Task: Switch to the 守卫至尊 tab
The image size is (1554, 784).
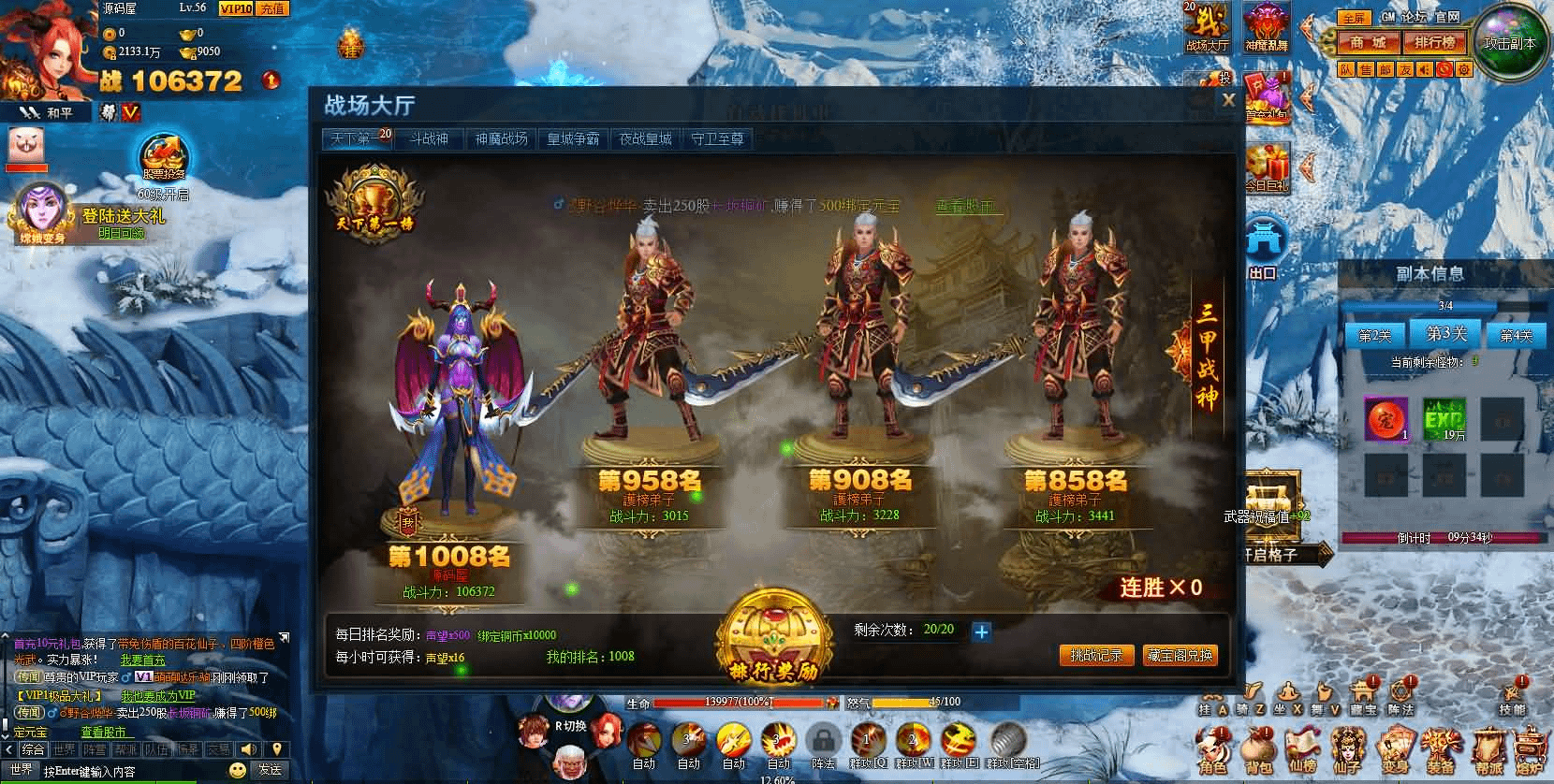Action: 717,139
